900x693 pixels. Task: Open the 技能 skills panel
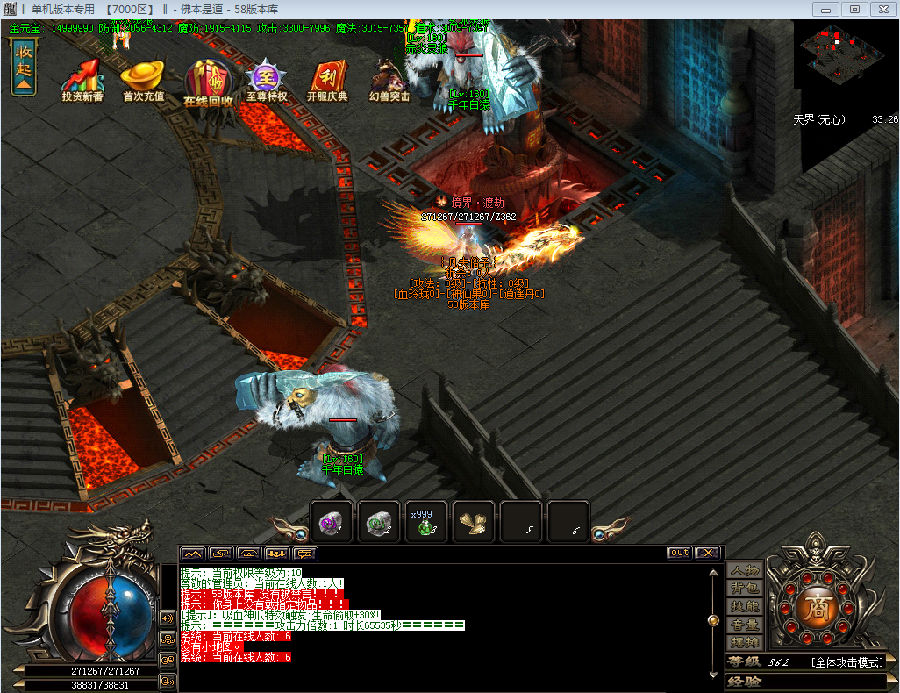tap(745, 606)
